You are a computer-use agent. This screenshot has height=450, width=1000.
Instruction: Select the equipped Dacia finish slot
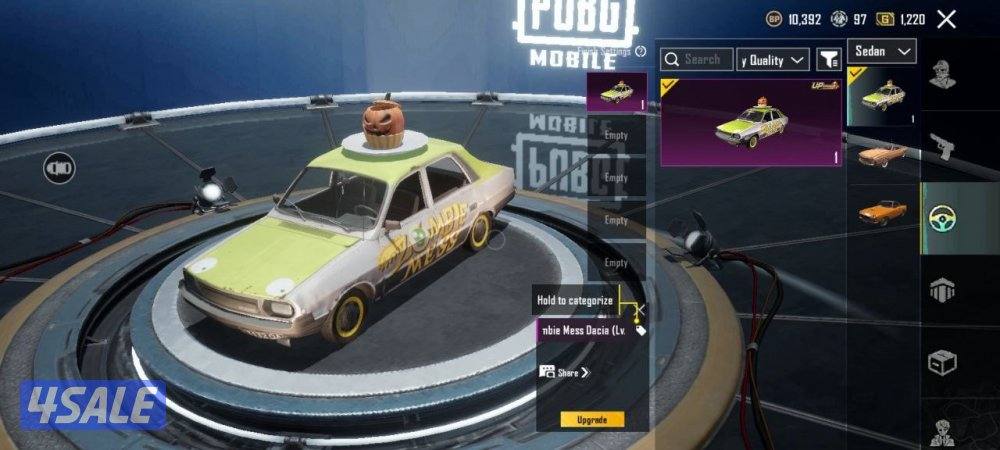click(x=615, y=93)
